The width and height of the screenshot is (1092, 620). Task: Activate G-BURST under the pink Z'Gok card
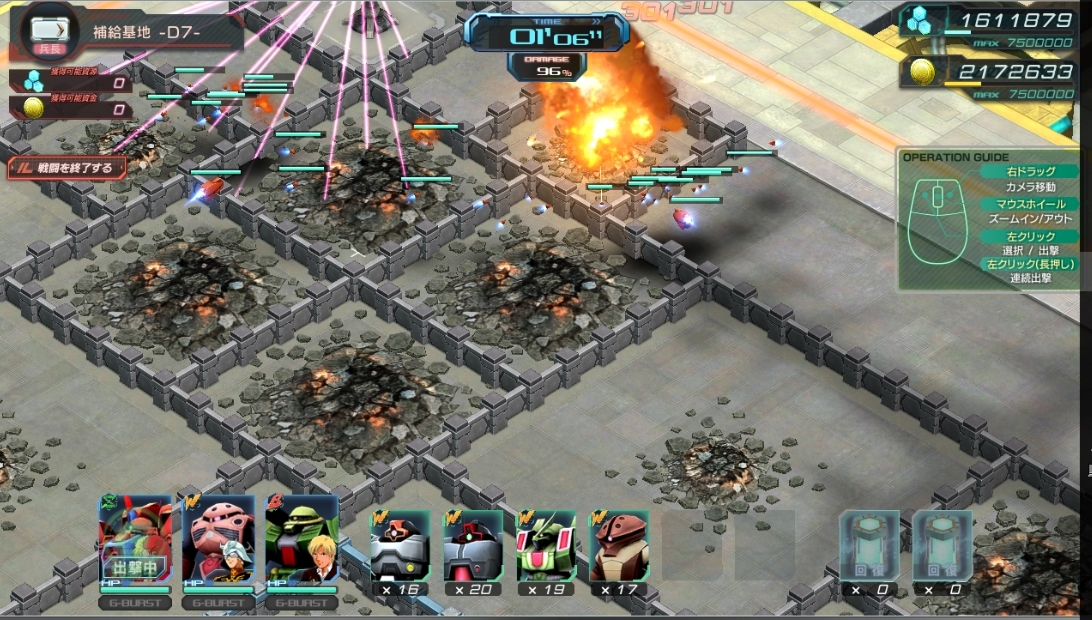click(x=218, y=603)
